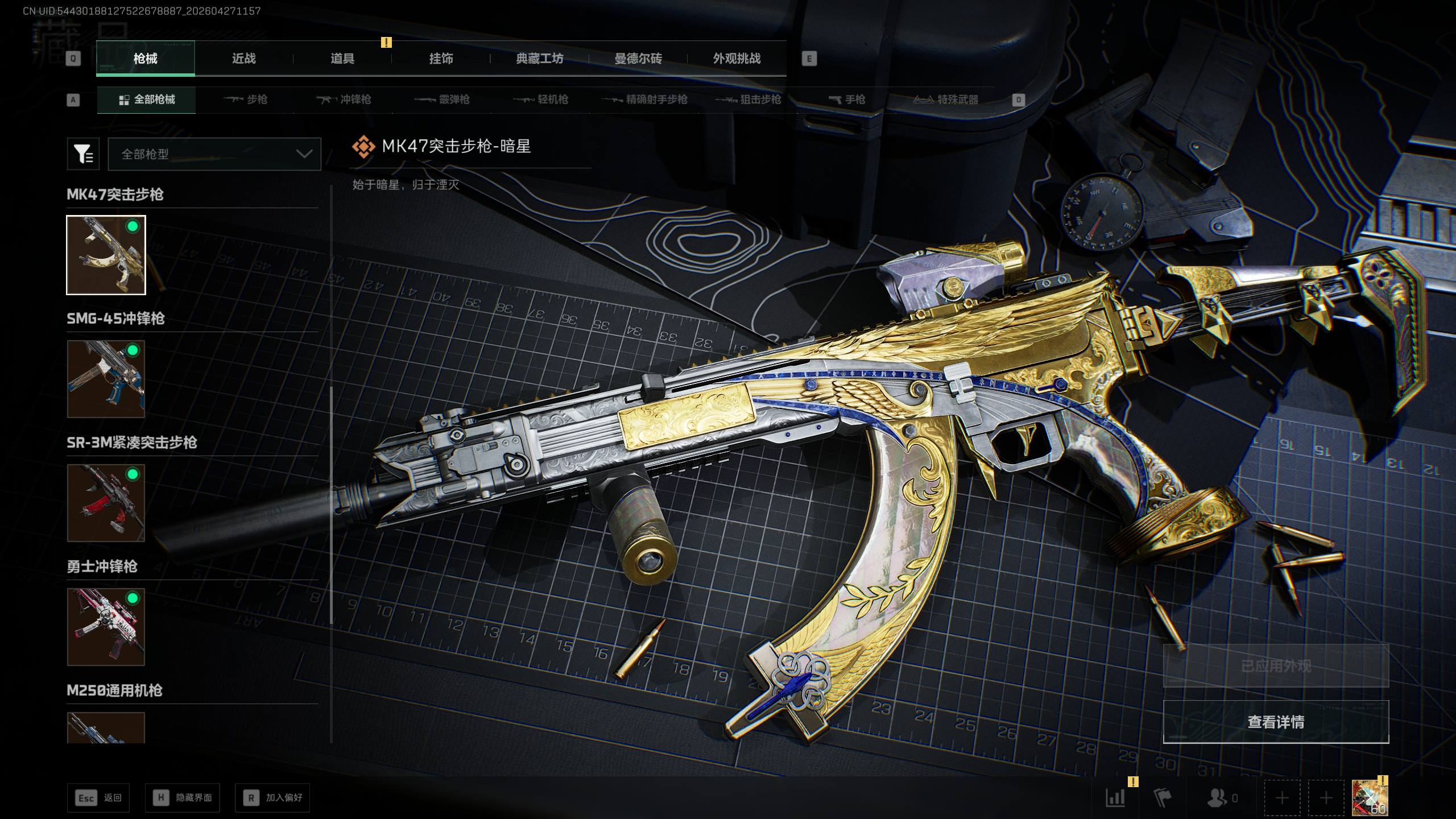The height and width of the screenshot is (819, 1456).
Task: Open the 曼德尔砖 tab
Action: [x=638, y=59]
